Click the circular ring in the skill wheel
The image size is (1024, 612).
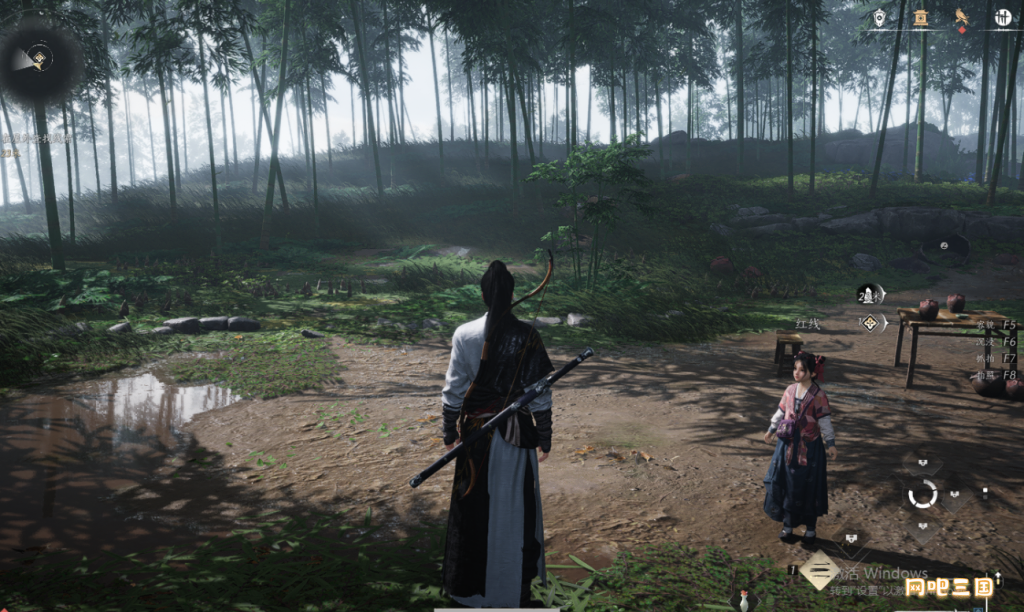click(x=922, y=494)
